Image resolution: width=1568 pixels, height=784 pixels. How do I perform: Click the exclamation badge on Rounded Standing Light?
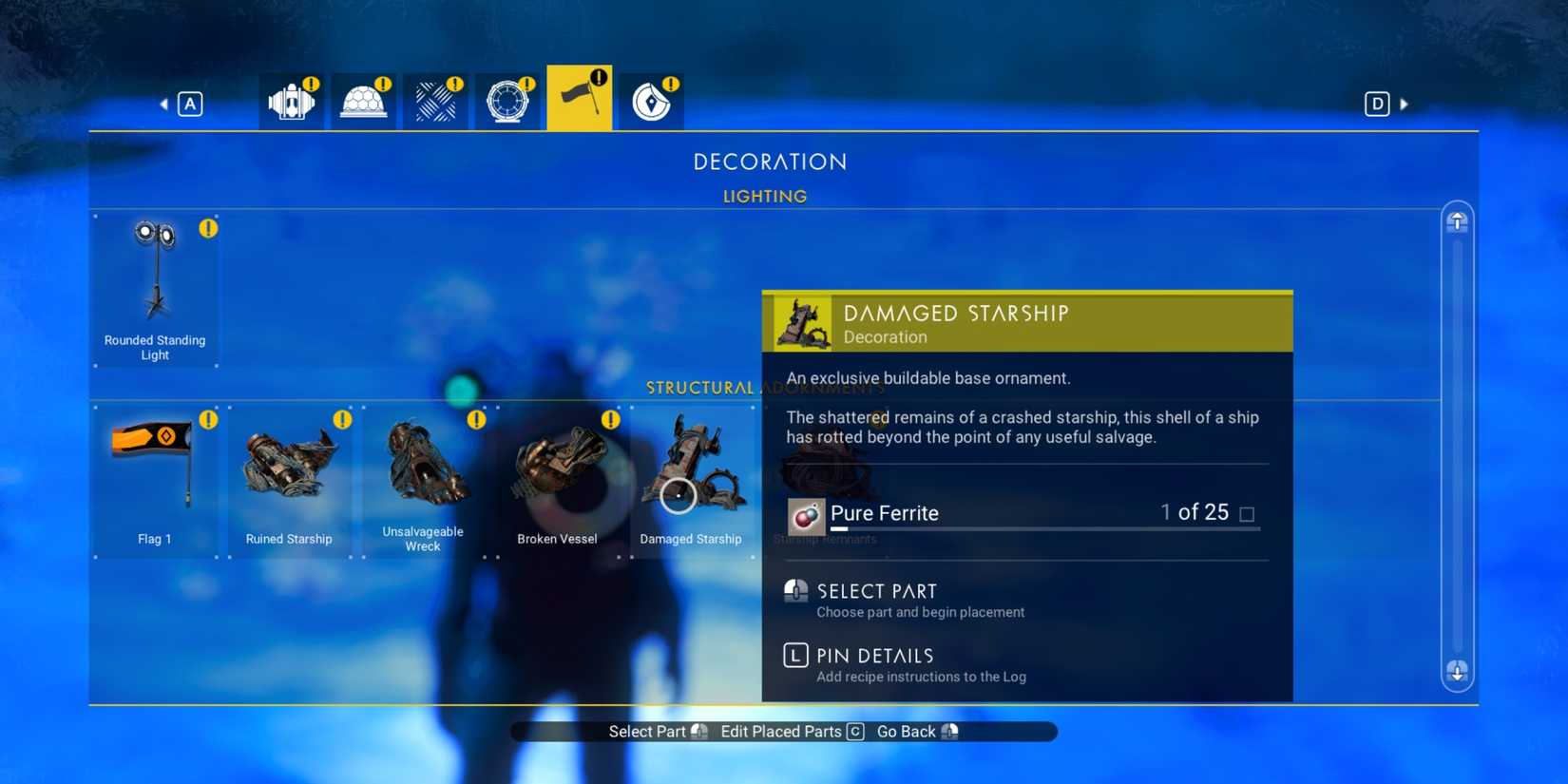click(207, 228)
